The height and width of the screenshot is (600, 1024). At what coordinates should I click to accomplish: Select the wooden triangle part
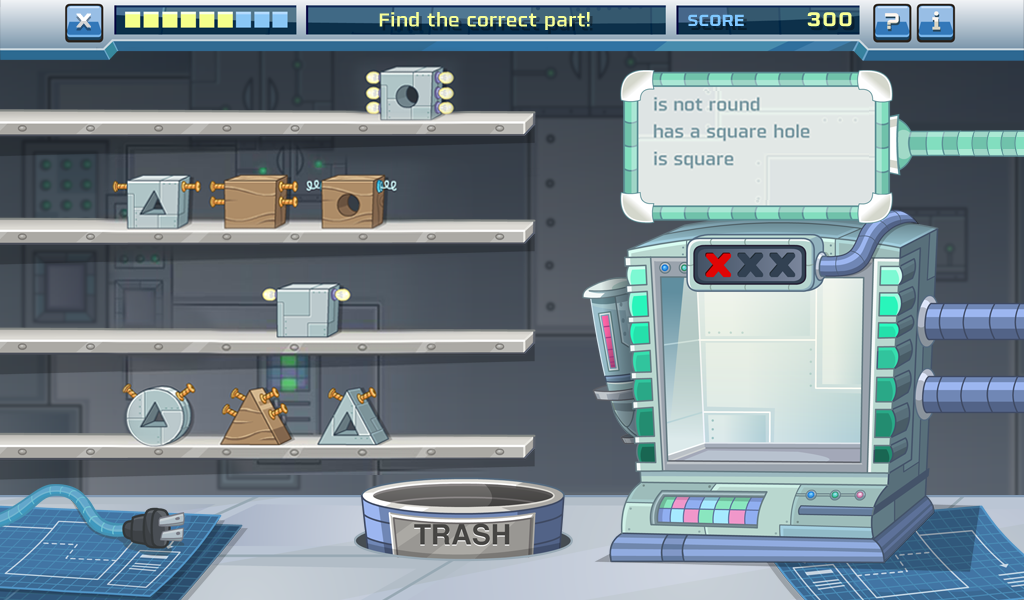tap(255, 418)
